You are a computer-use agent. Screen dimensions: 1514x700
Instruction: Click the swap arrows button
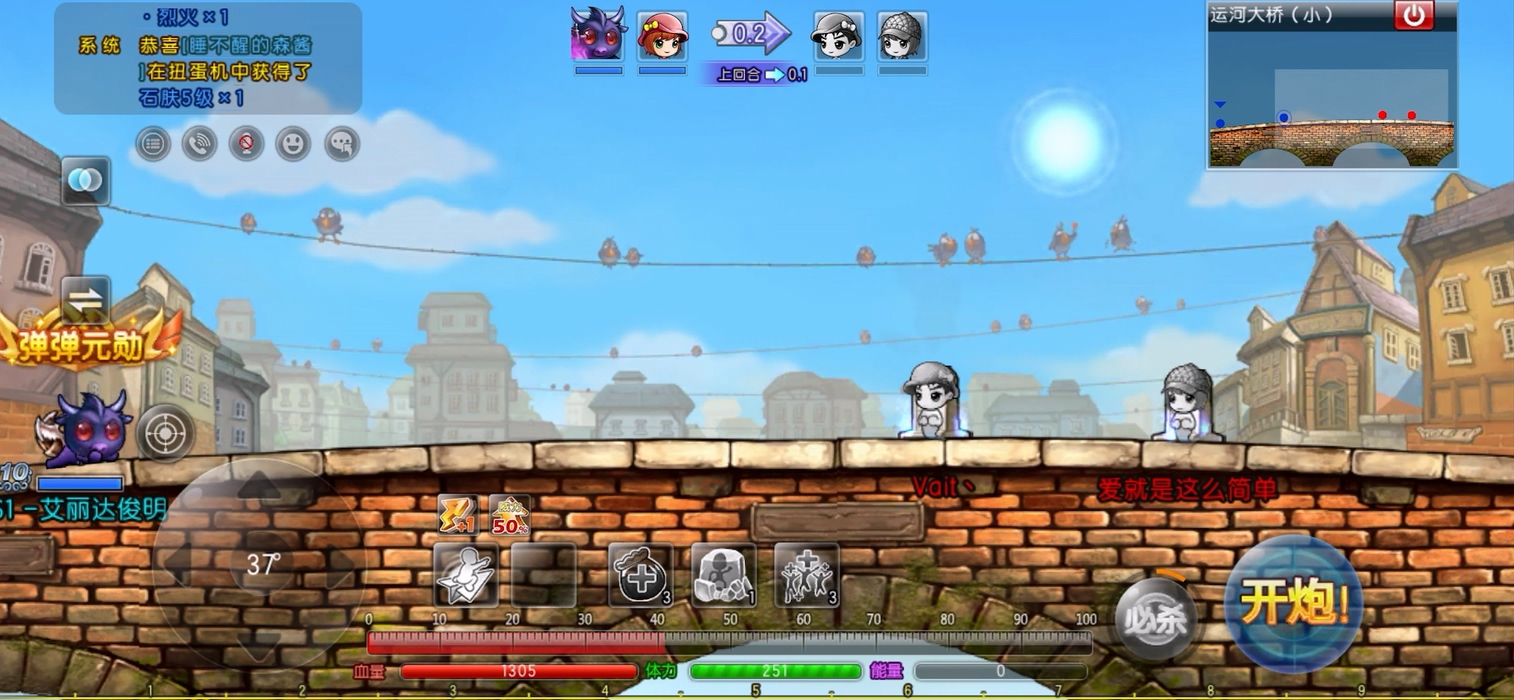point(85,299)
